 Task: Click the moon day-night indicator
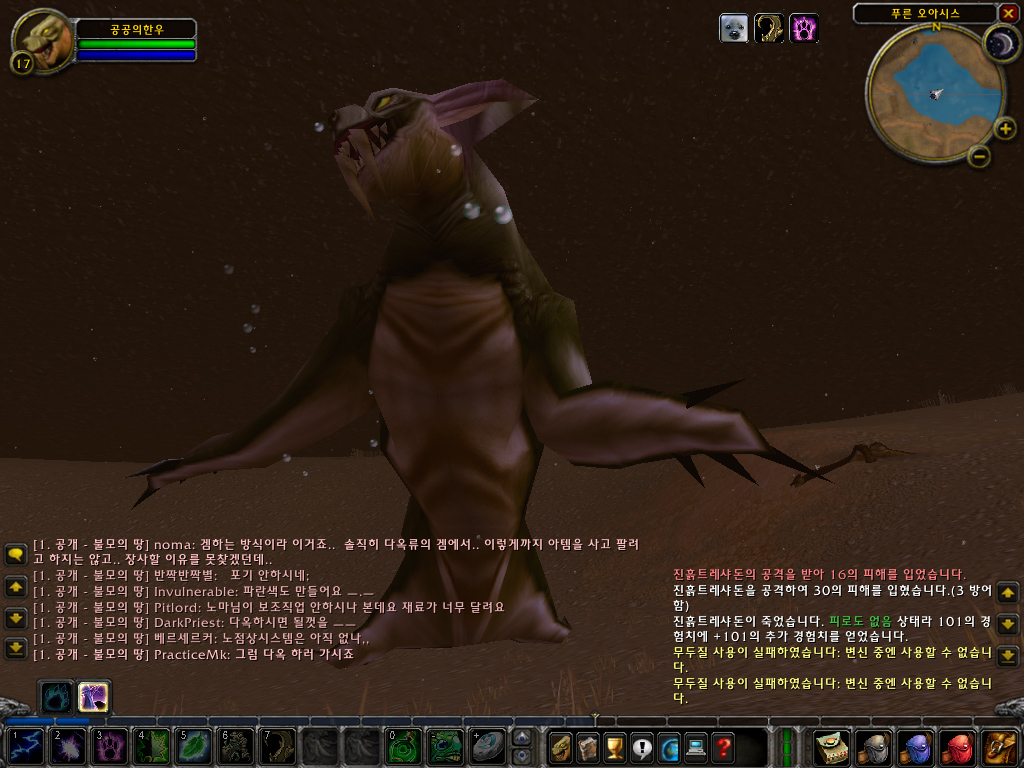point(1000,43)
